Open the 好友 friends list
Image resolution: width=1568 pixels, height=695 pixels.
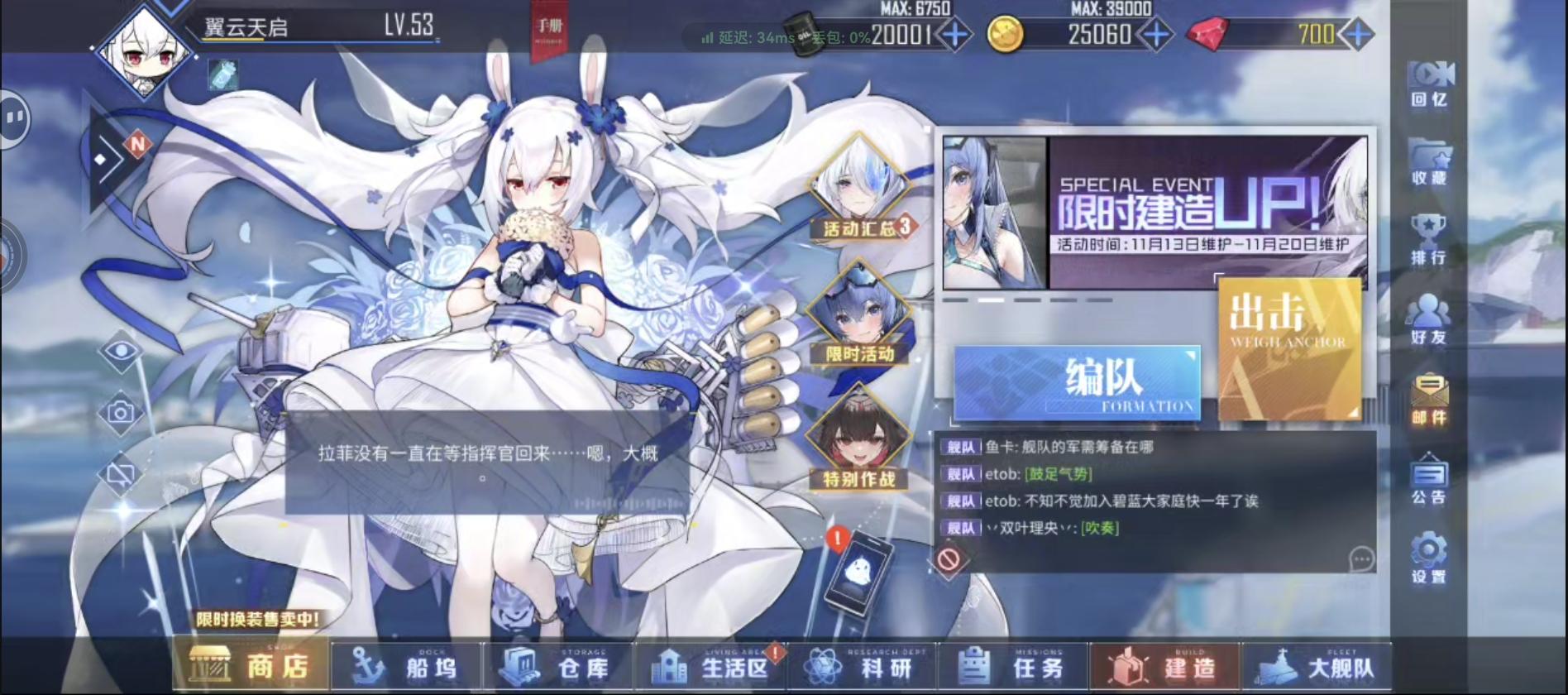click(1429, 323)
